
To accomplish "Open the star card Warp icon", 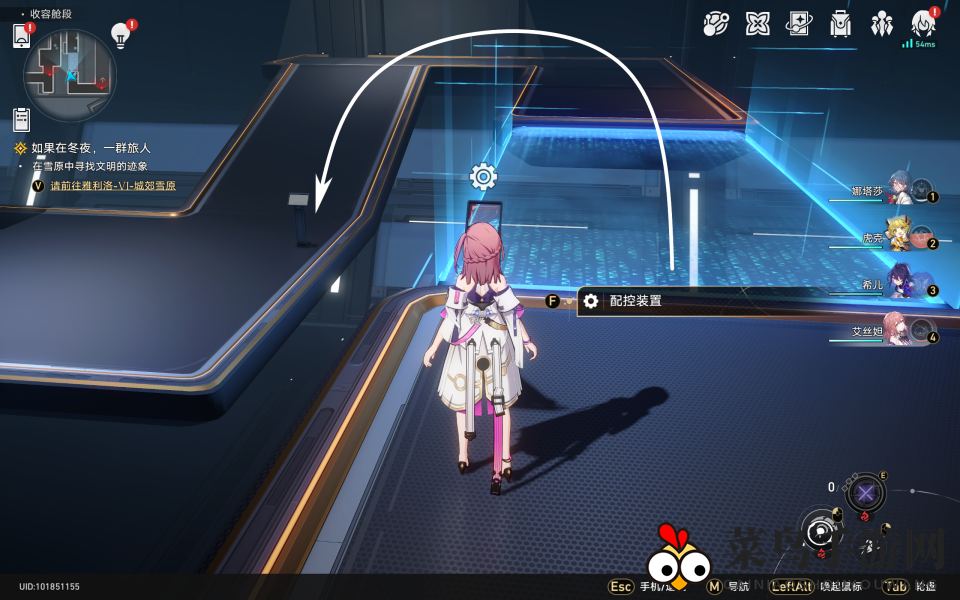I will click(x=799, y=24).
